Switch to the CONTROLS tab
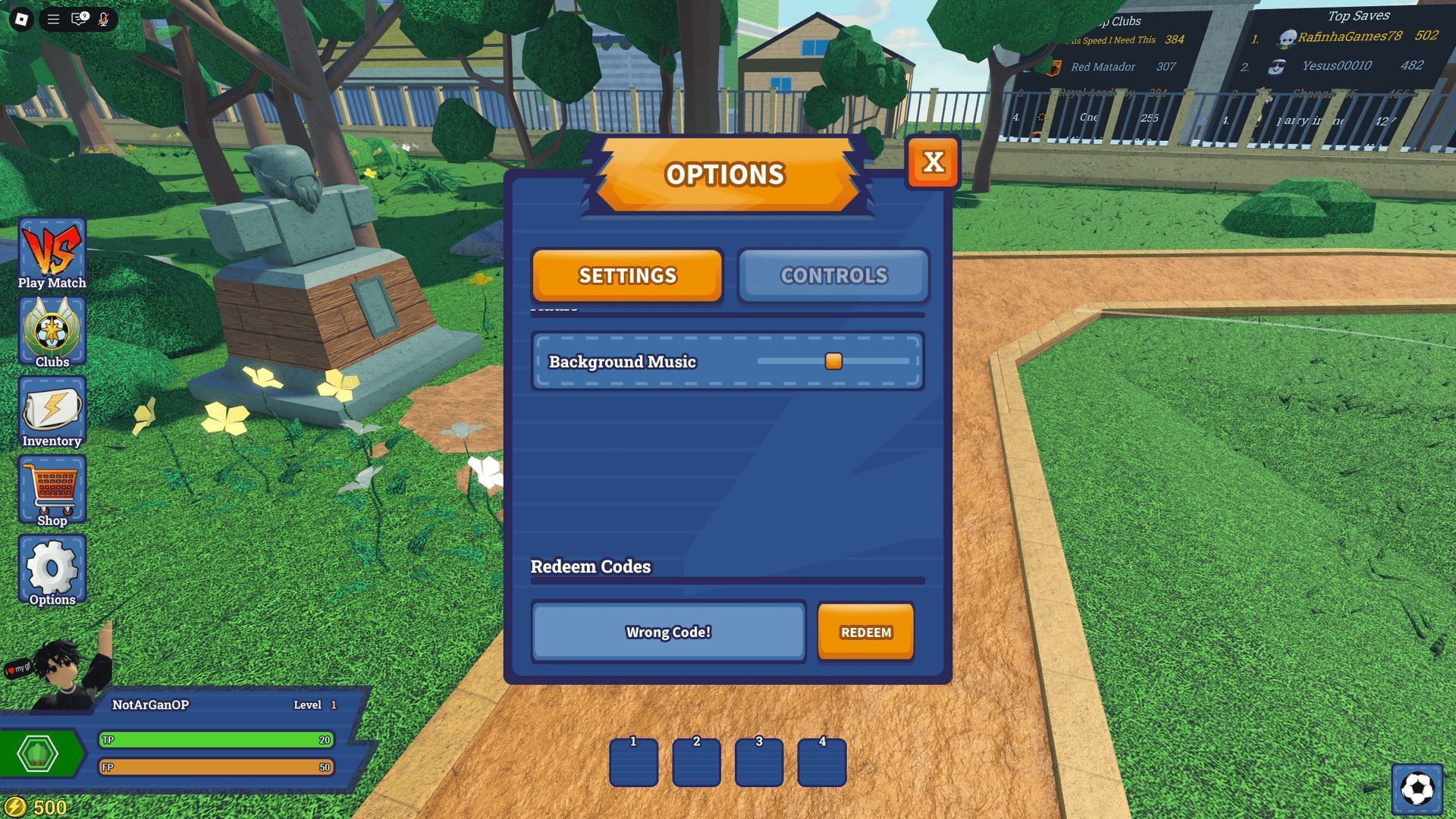Image resolution: width=1456 pixels, height=819 pixels. click(x=833, y=275)
